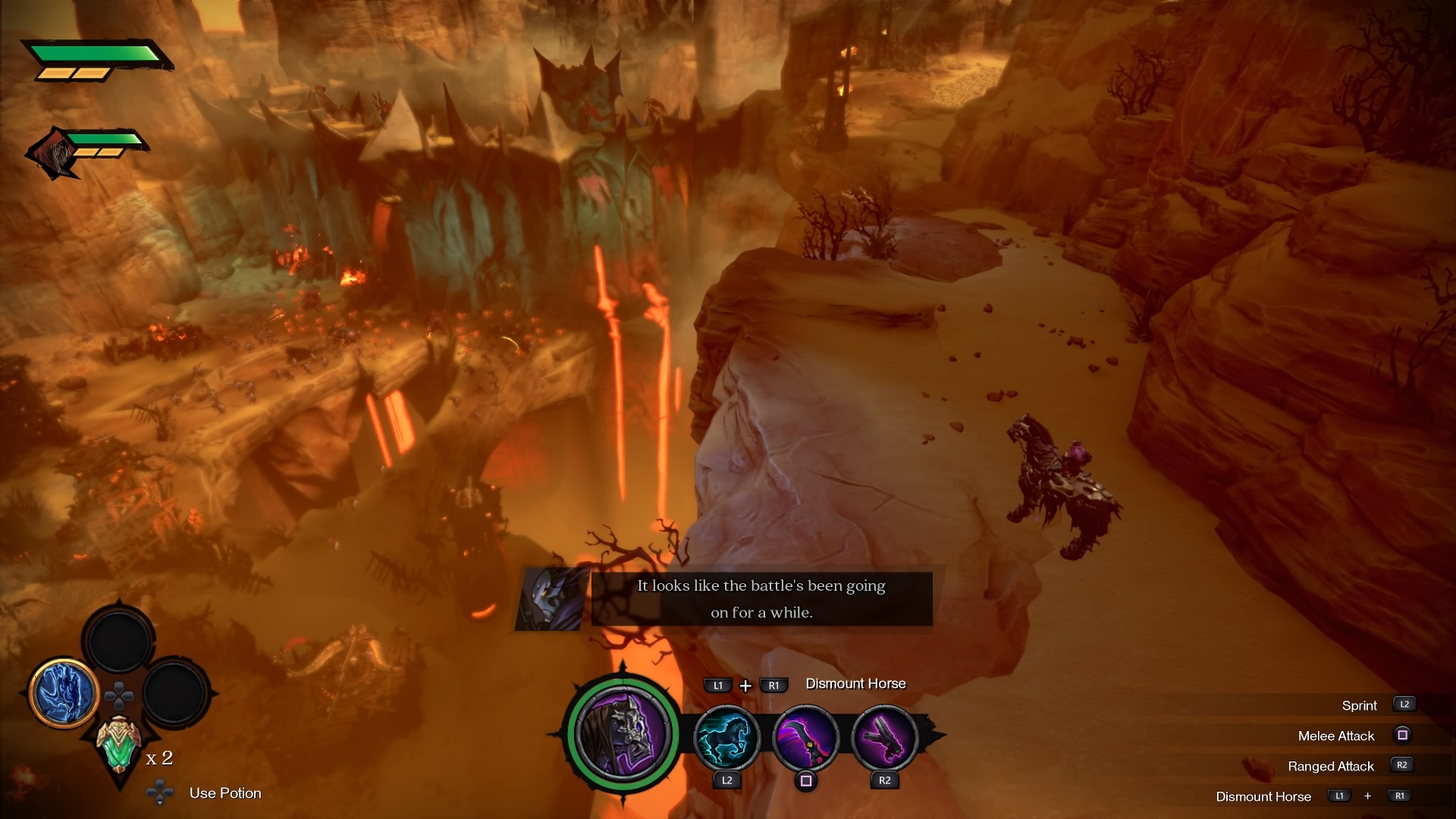Viewport: 1456px width, 819px height.
Task: Activate the blue ability in the orange ring
Action: tap(64, 692)
